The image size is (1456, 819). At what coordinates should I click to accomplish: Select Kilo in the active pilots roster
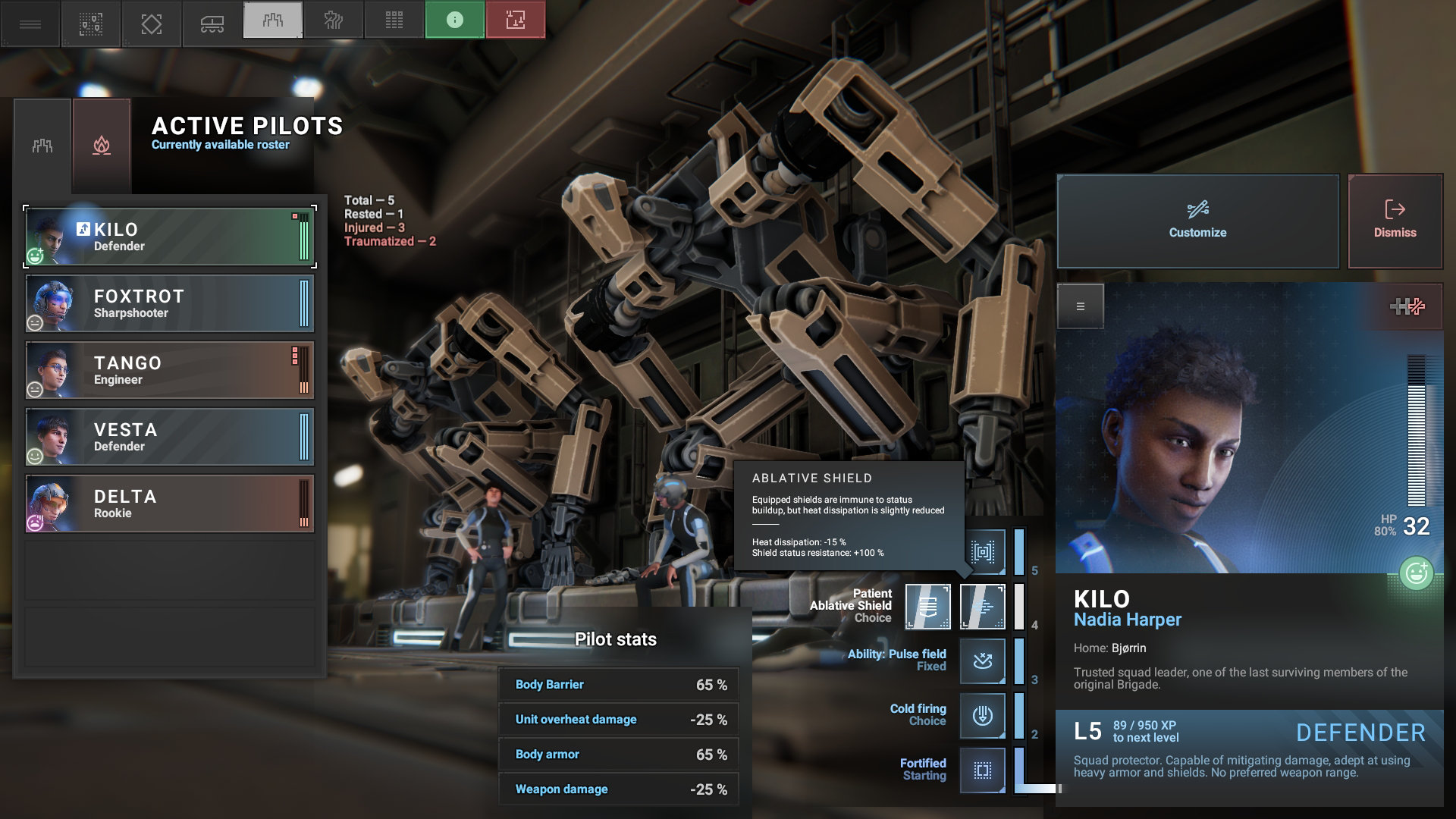(x=170, y=237)
